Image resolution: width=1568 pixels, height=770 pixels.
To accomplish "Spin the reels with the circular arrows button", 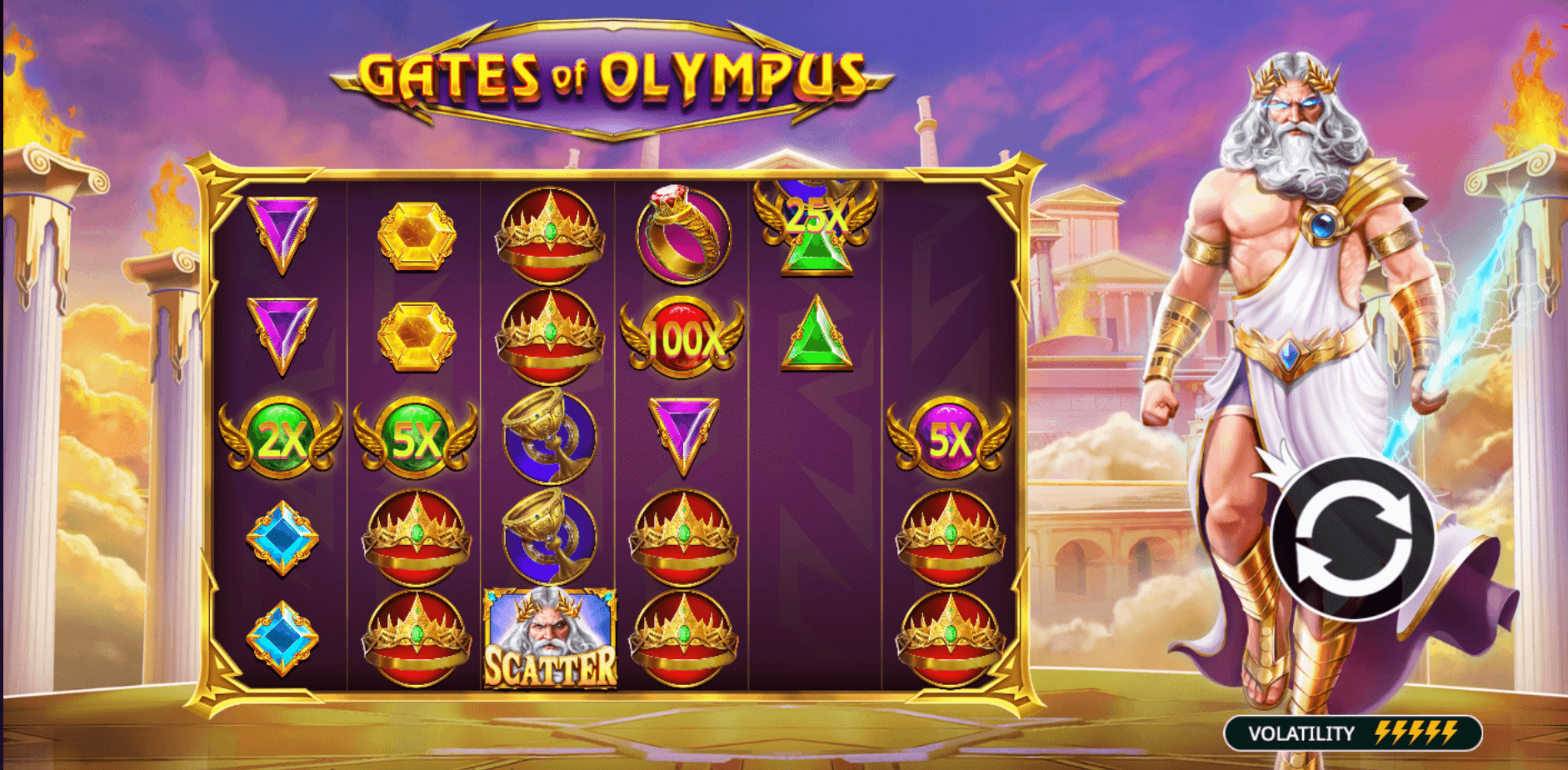I will click(x=1354, y=537).
